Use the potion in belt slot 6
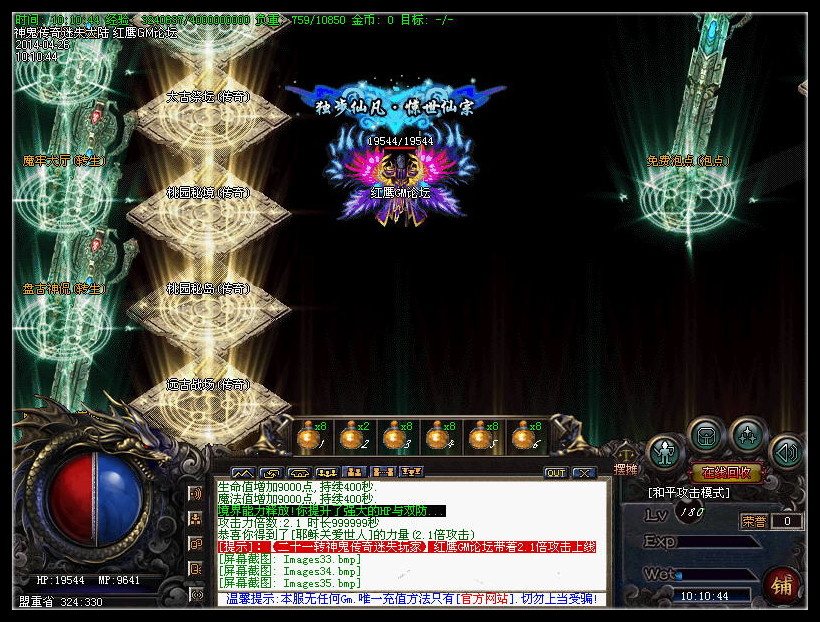820x622 pixels. [522, 436]
